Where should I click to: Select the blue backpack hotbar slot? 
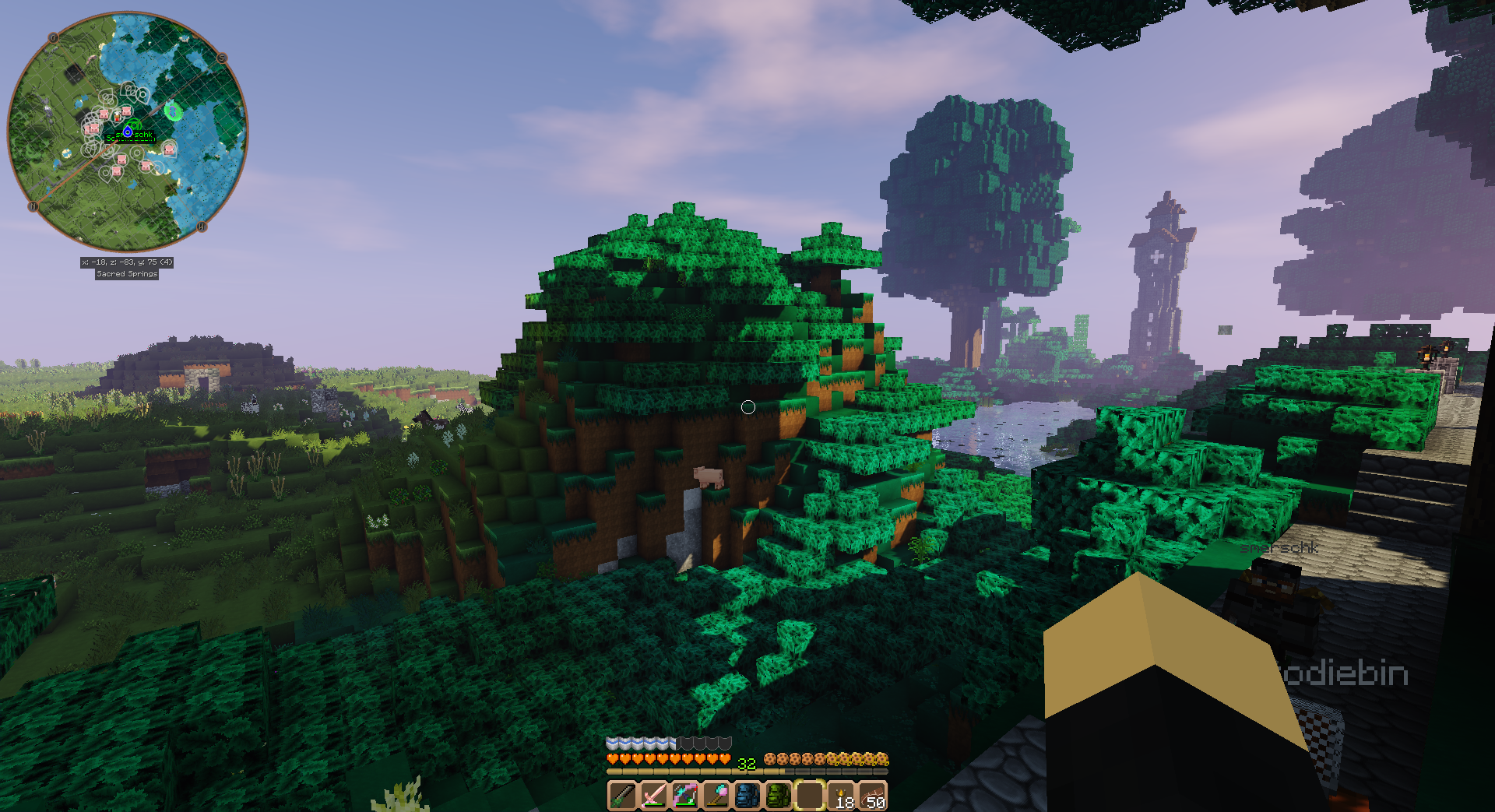tap(747, 796)
